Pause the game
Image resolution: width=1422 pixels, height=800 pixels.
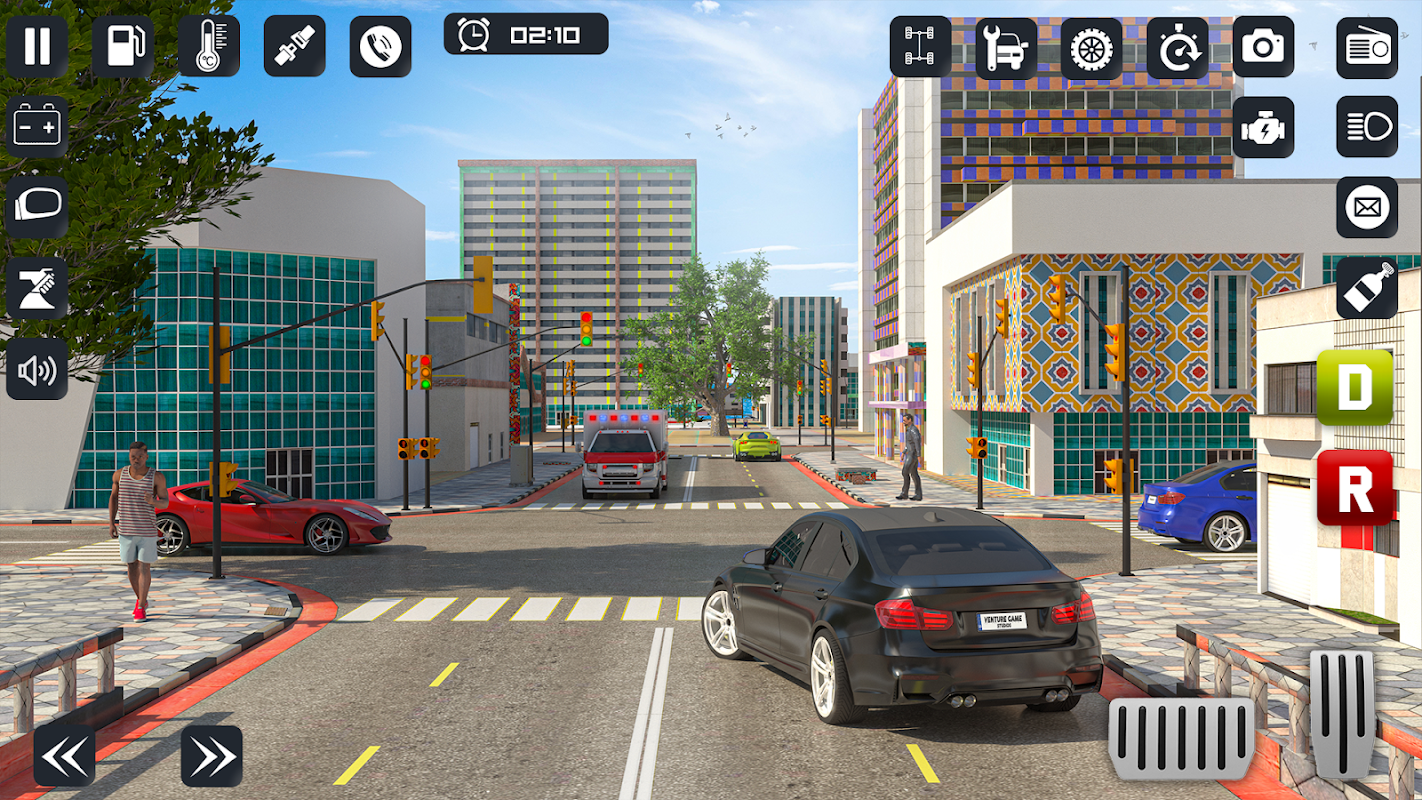click(37, 47)
